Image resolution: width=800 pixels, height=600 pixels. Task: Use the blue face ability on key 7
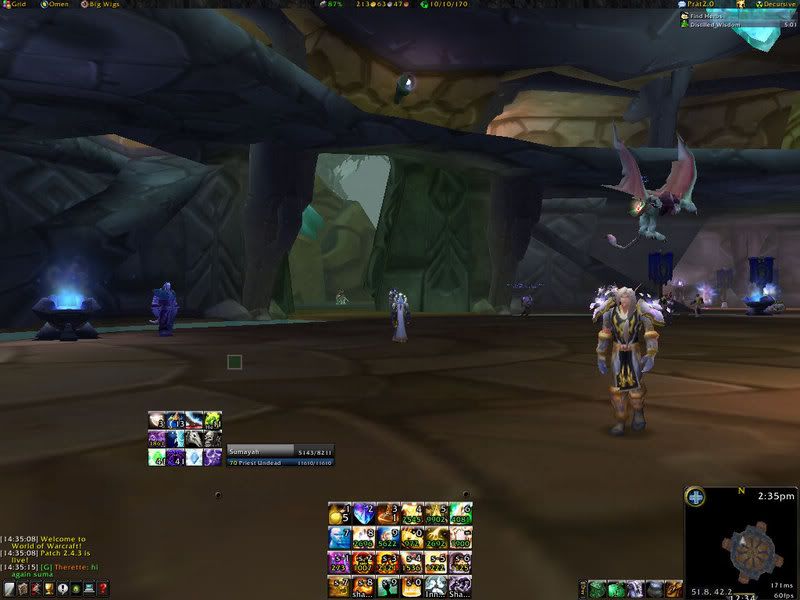[x=339, y=538]
